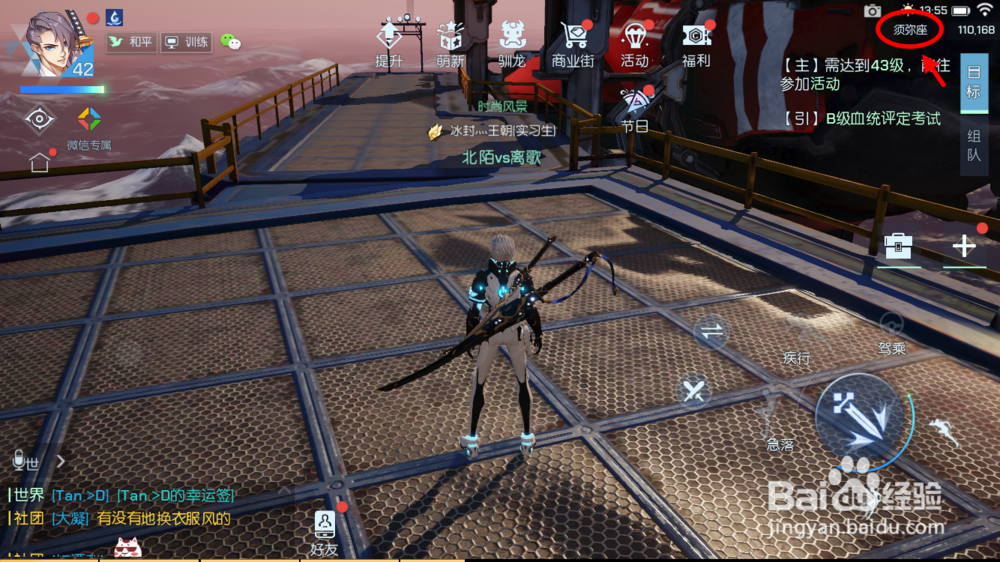Switch to the 组队 team tab
The image size is (1000, 562).
974,146
